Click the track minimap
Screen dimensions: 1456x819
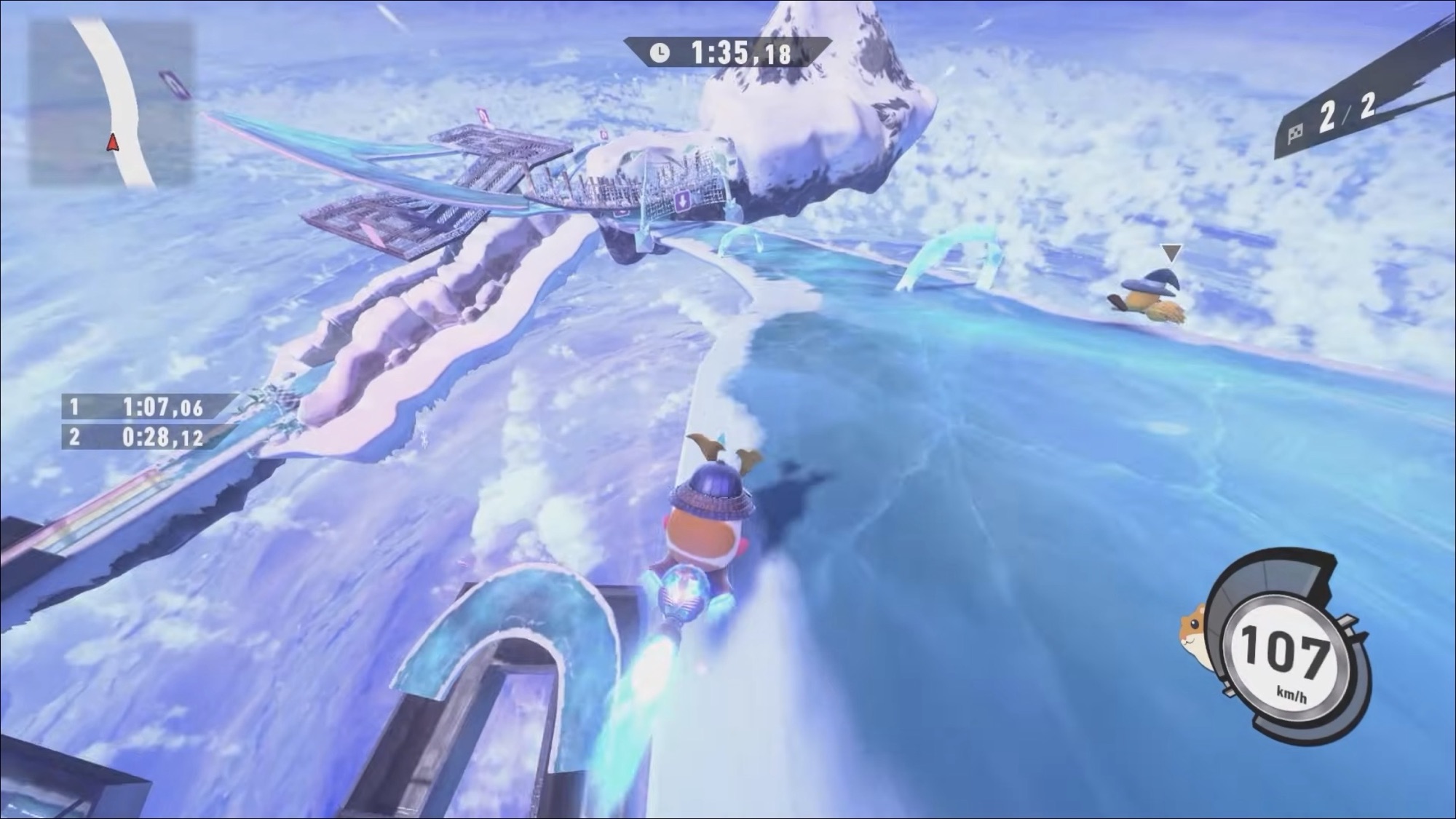(111, 103)
